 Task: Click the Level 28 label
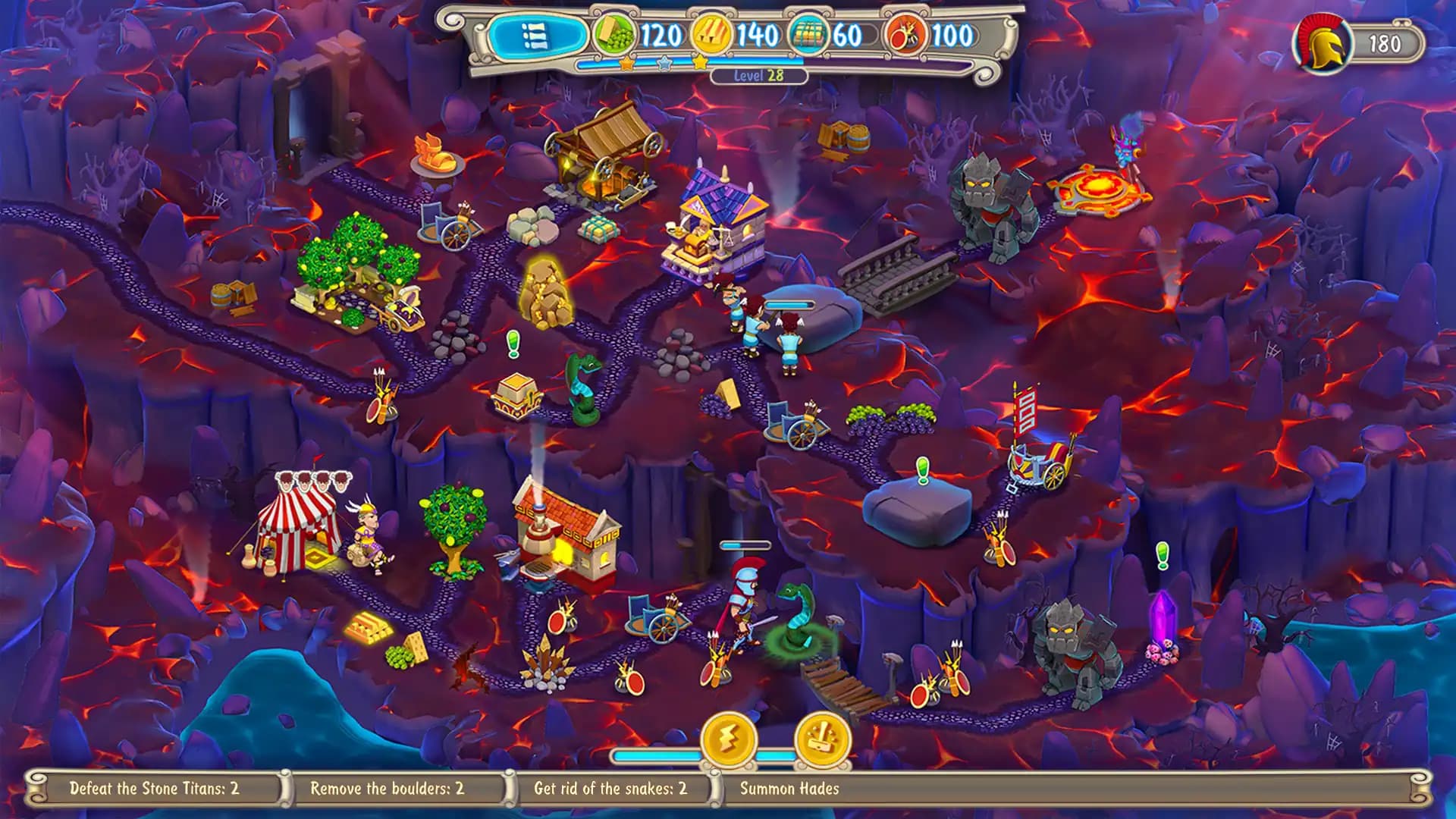point(758,77)
